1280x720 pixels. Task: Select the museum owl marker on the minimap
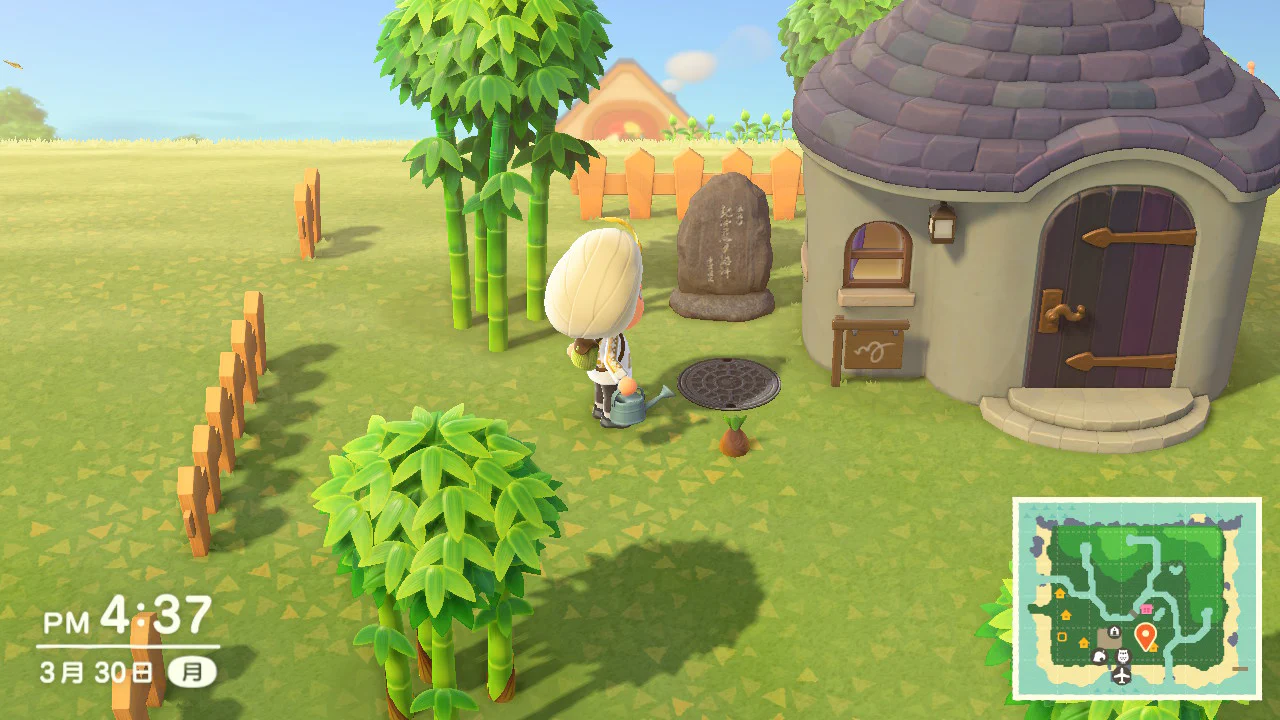coord(1121,656)
